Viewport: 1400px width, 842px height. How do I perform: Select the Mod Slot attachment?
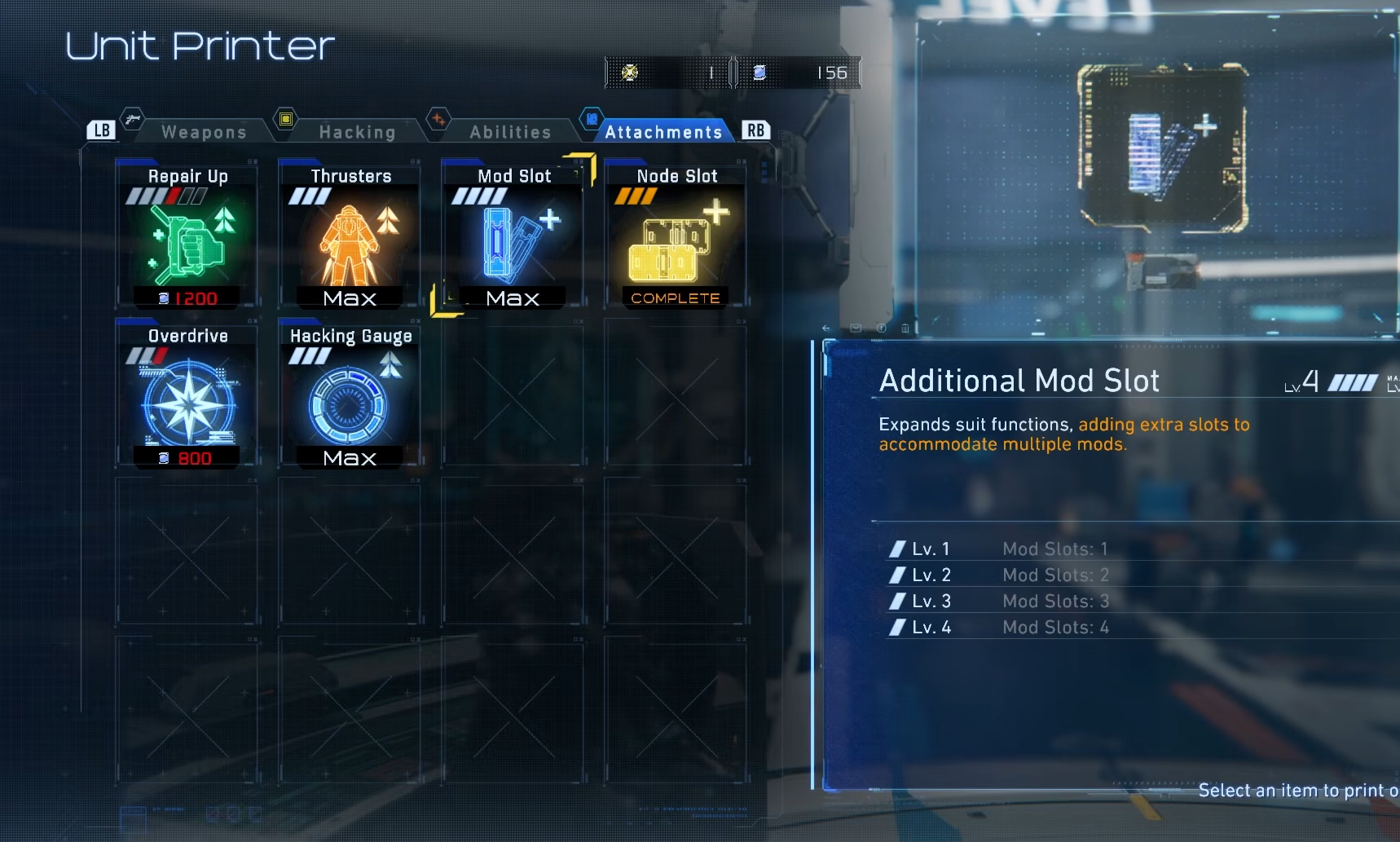[513, 236]
